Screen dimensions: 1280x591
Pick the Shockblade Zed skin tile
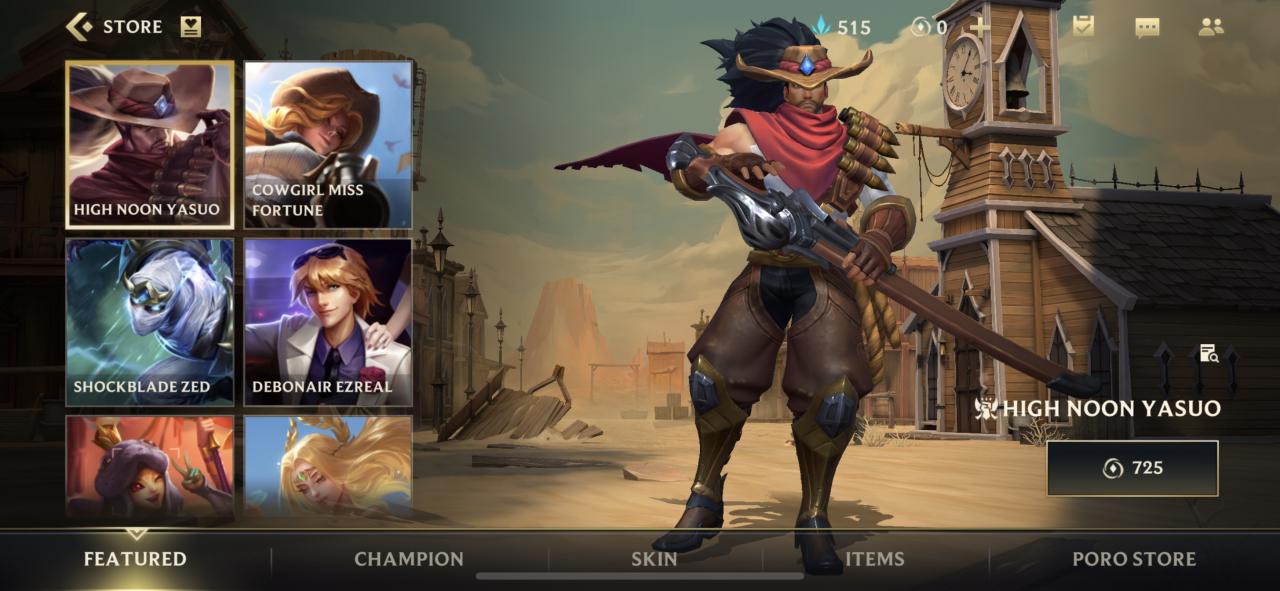pyautogui.click(x=150, y=322)
